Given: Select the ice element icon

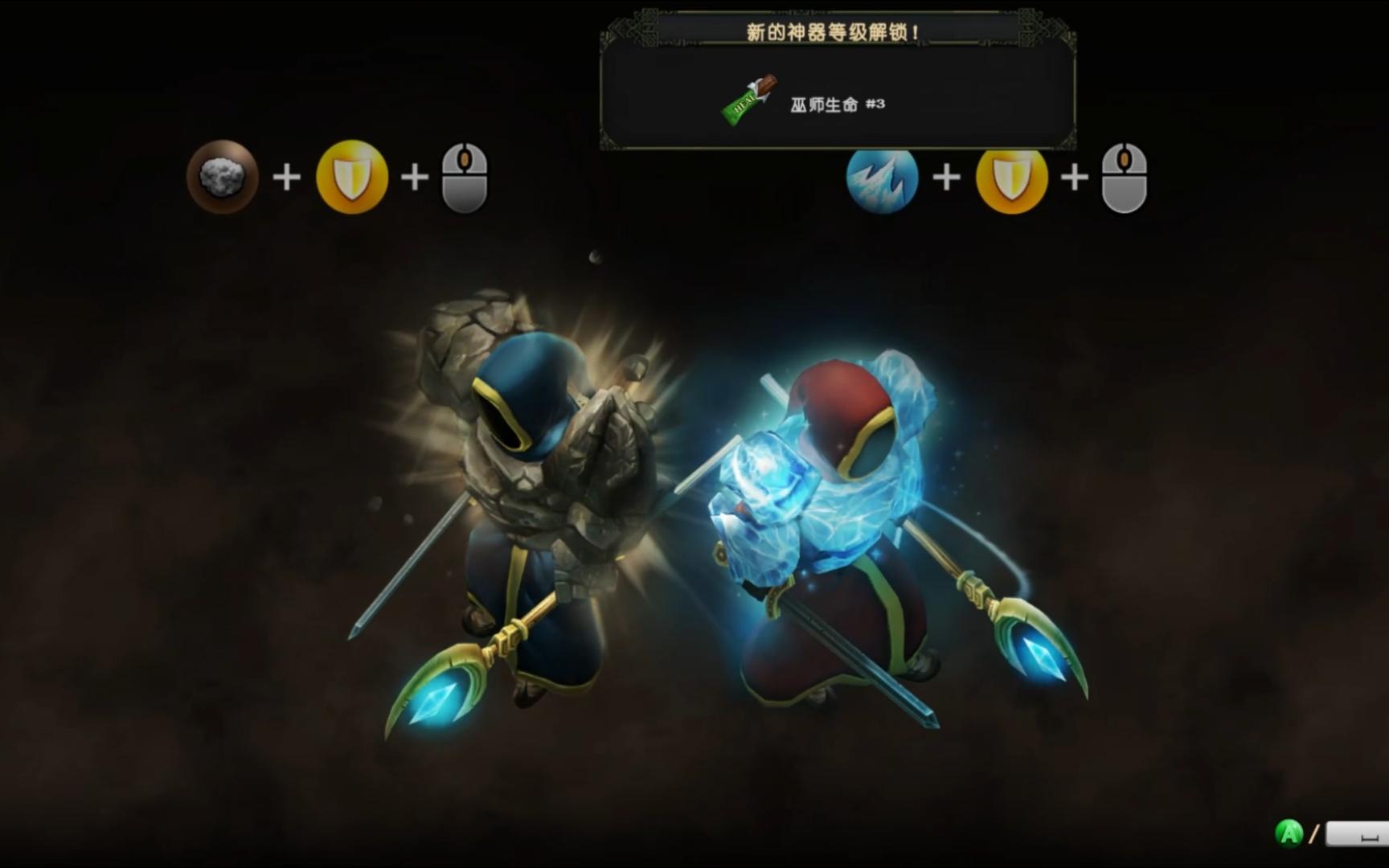Looking at the screenshot, I should coord(881,178).
